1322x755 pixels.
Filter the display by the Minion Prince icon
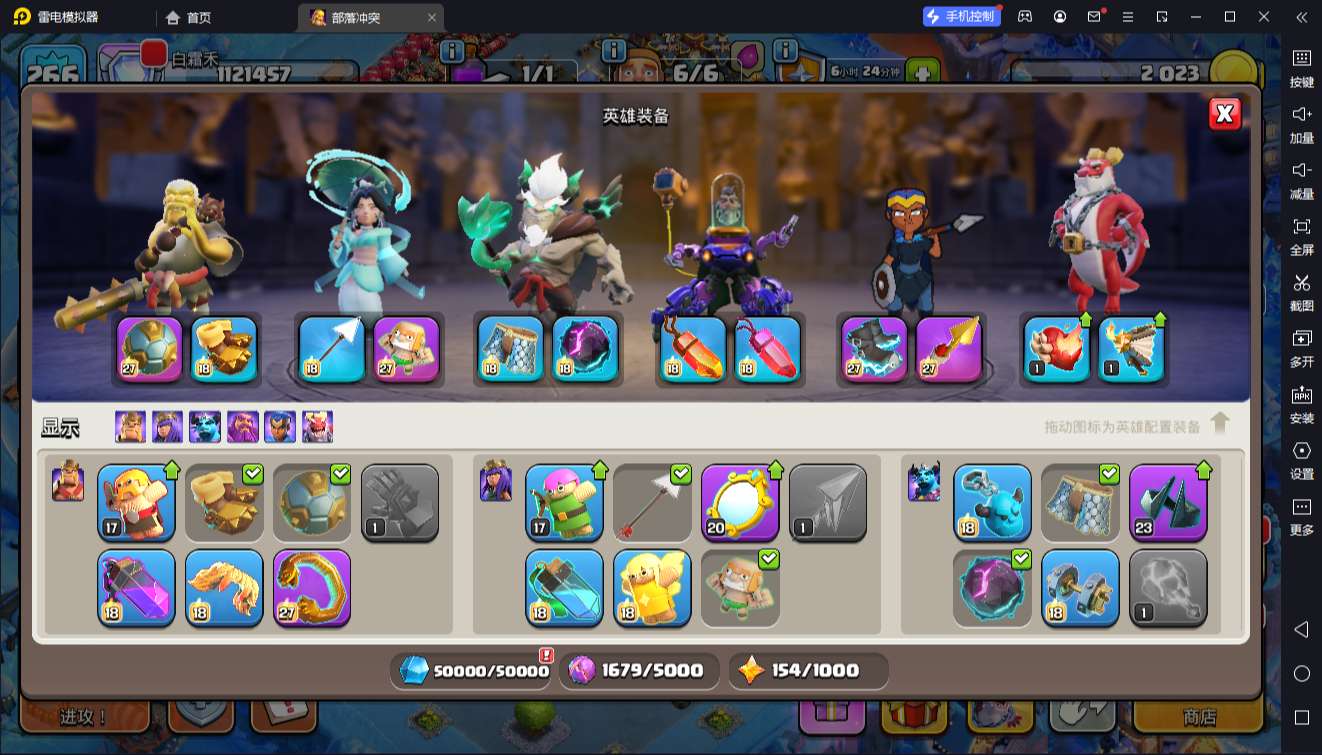tap(205, 427)
